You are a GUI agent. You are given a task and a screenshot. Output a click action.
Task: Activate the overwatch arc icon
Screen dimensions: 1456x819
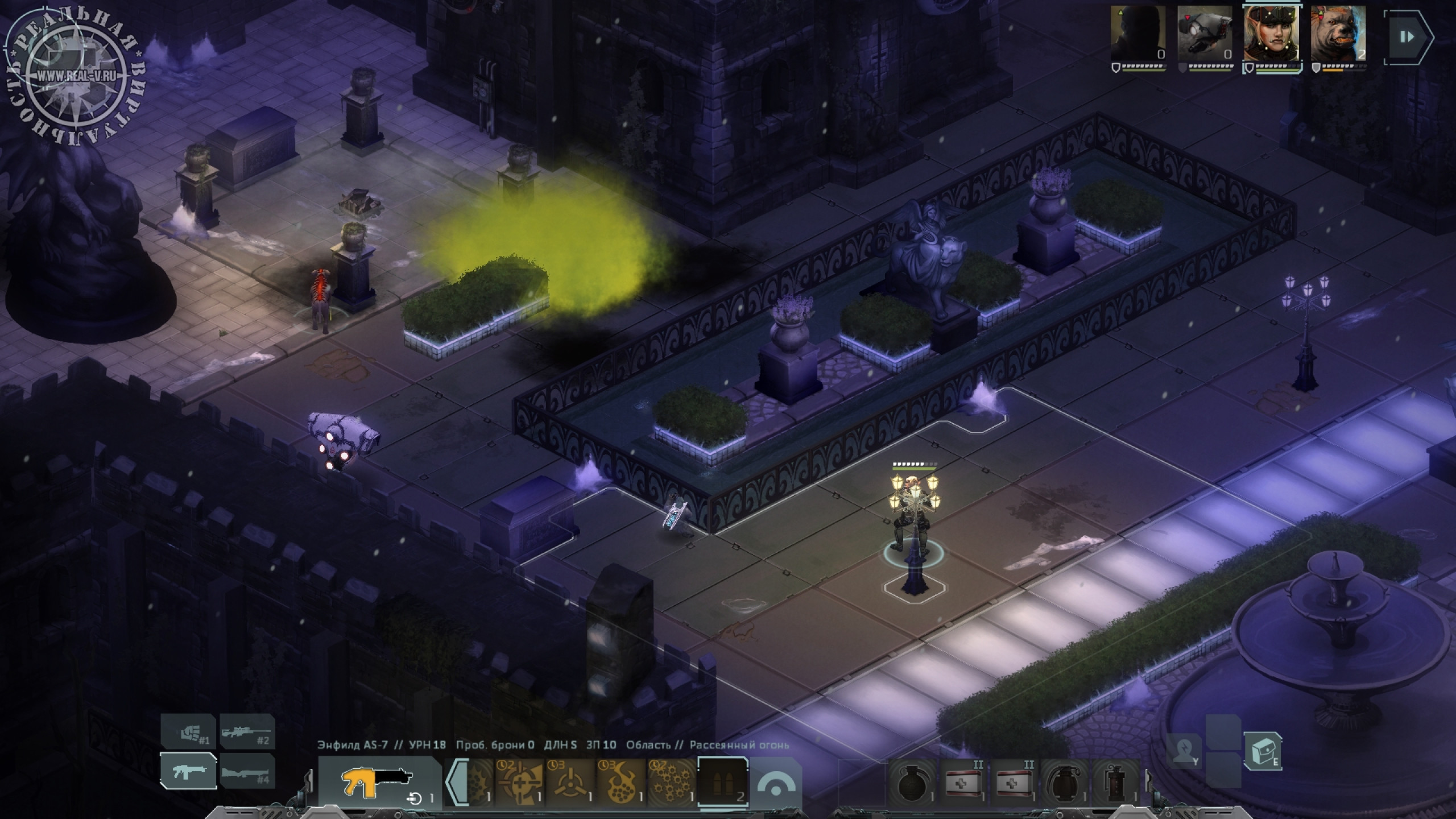coord(776,784)
